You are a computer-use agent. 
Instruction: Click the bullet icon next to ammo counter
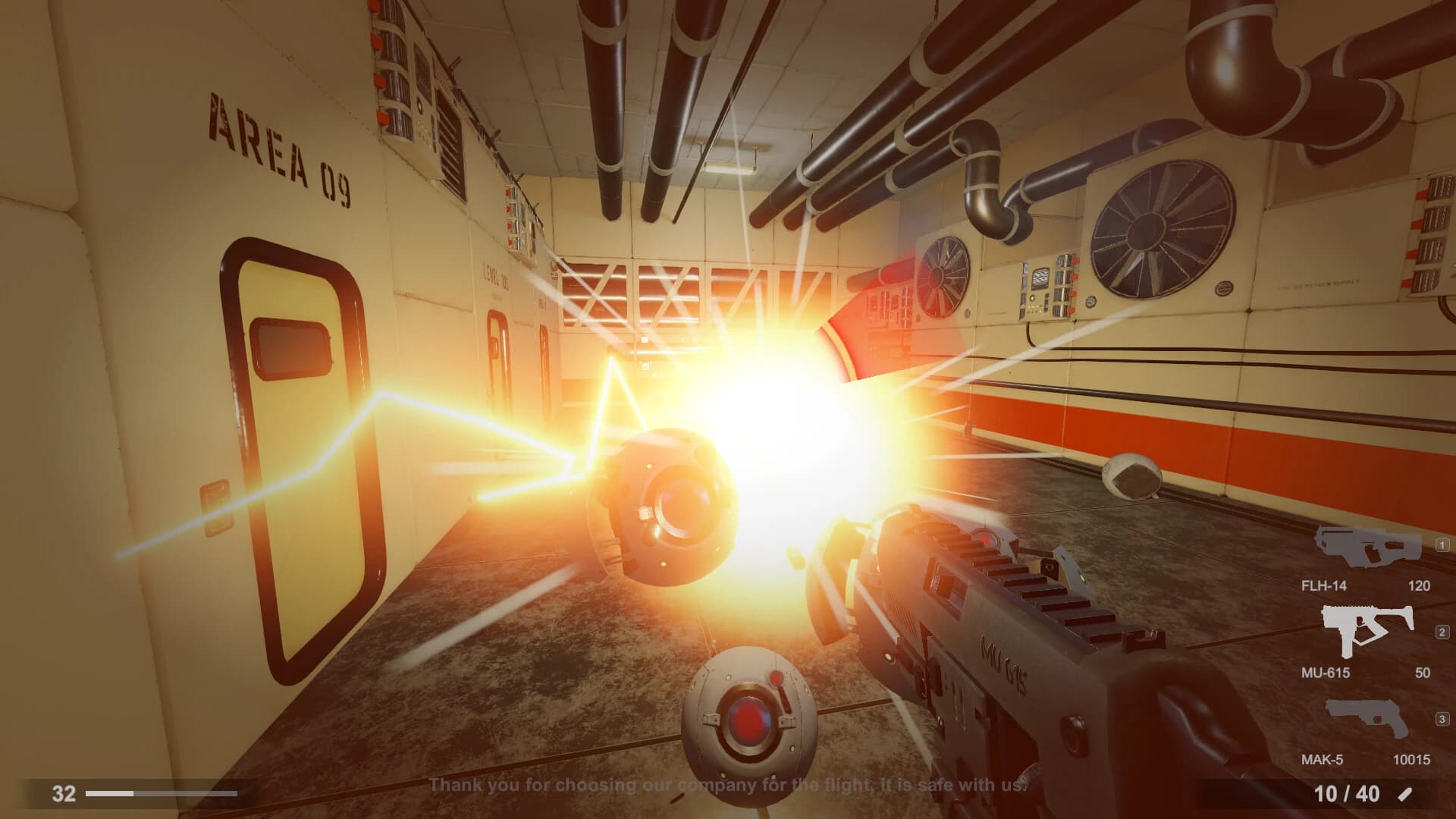[x=1404, y=792]
